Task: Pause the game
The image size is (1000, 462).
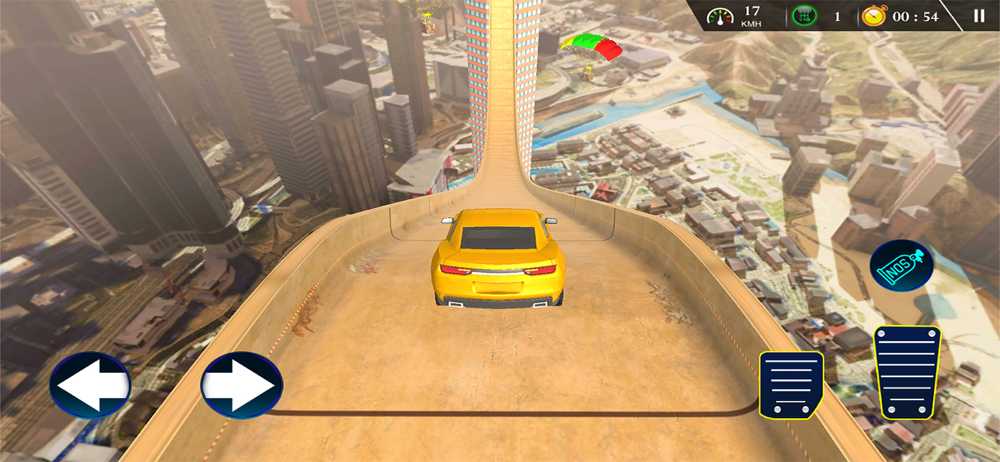Action: point(979,16)
